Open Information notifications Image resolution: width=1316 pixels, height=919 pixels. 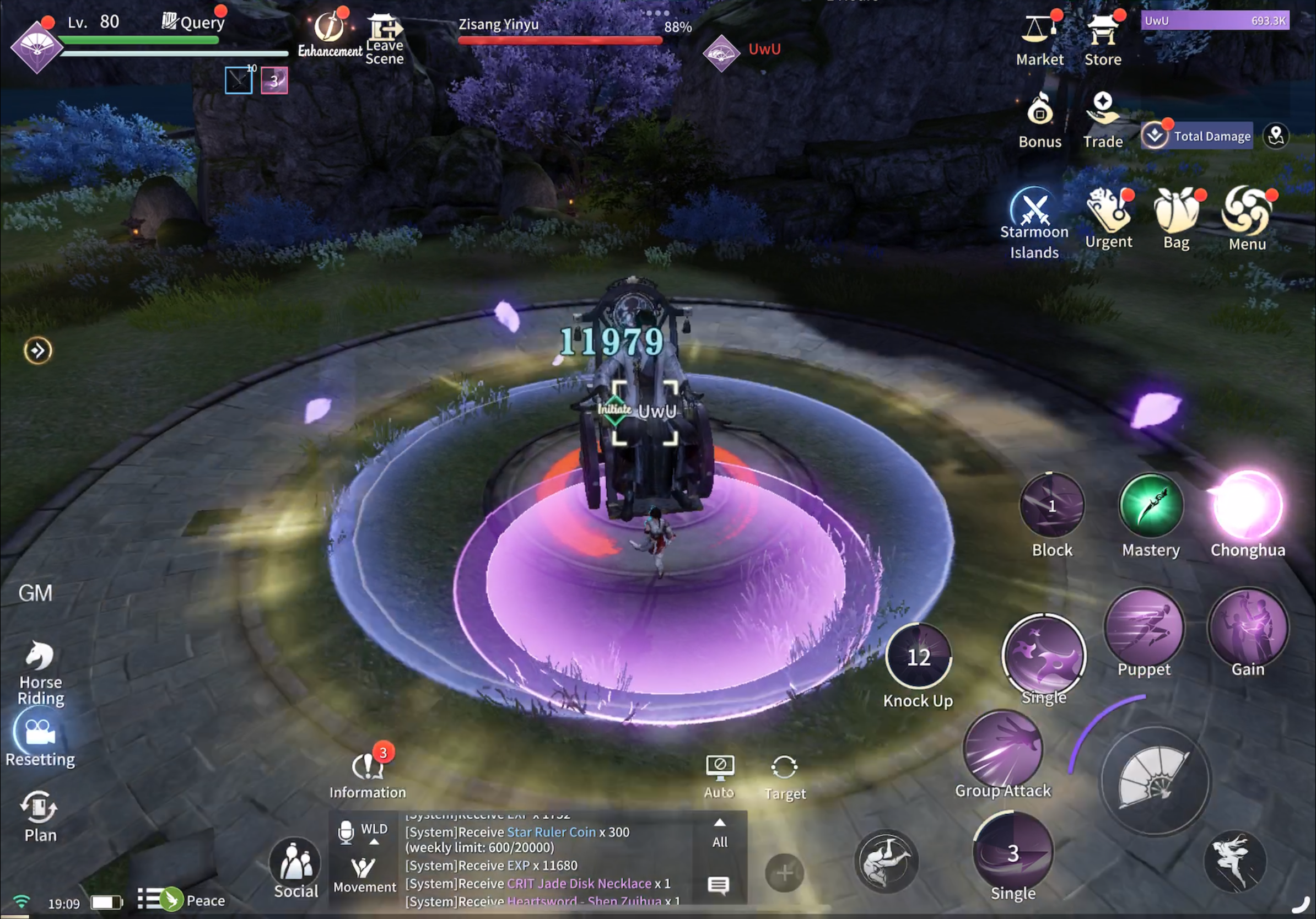[367, 767]
